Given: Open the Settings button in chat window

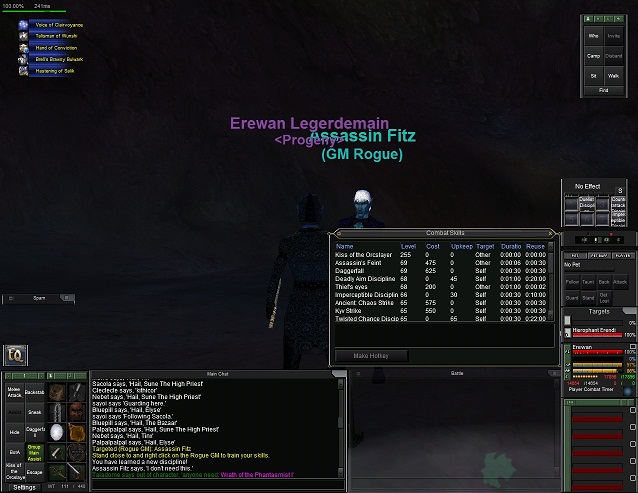Looking at the screenshot, I should (x=24, y=487).
